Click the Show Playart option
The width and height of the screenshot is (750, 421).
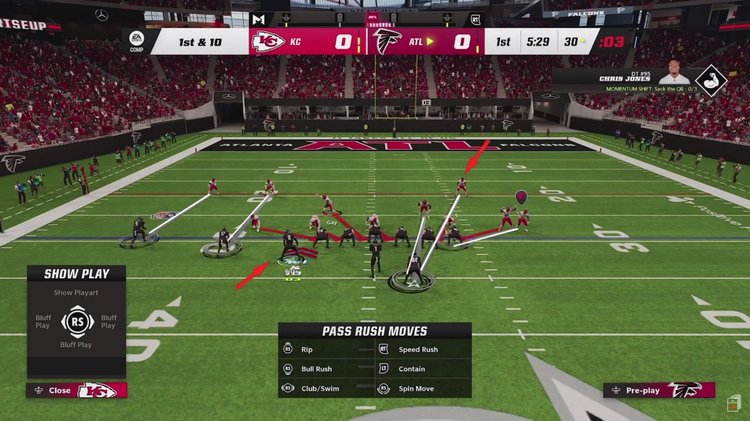pyautogui.click(x=76, y=291)
